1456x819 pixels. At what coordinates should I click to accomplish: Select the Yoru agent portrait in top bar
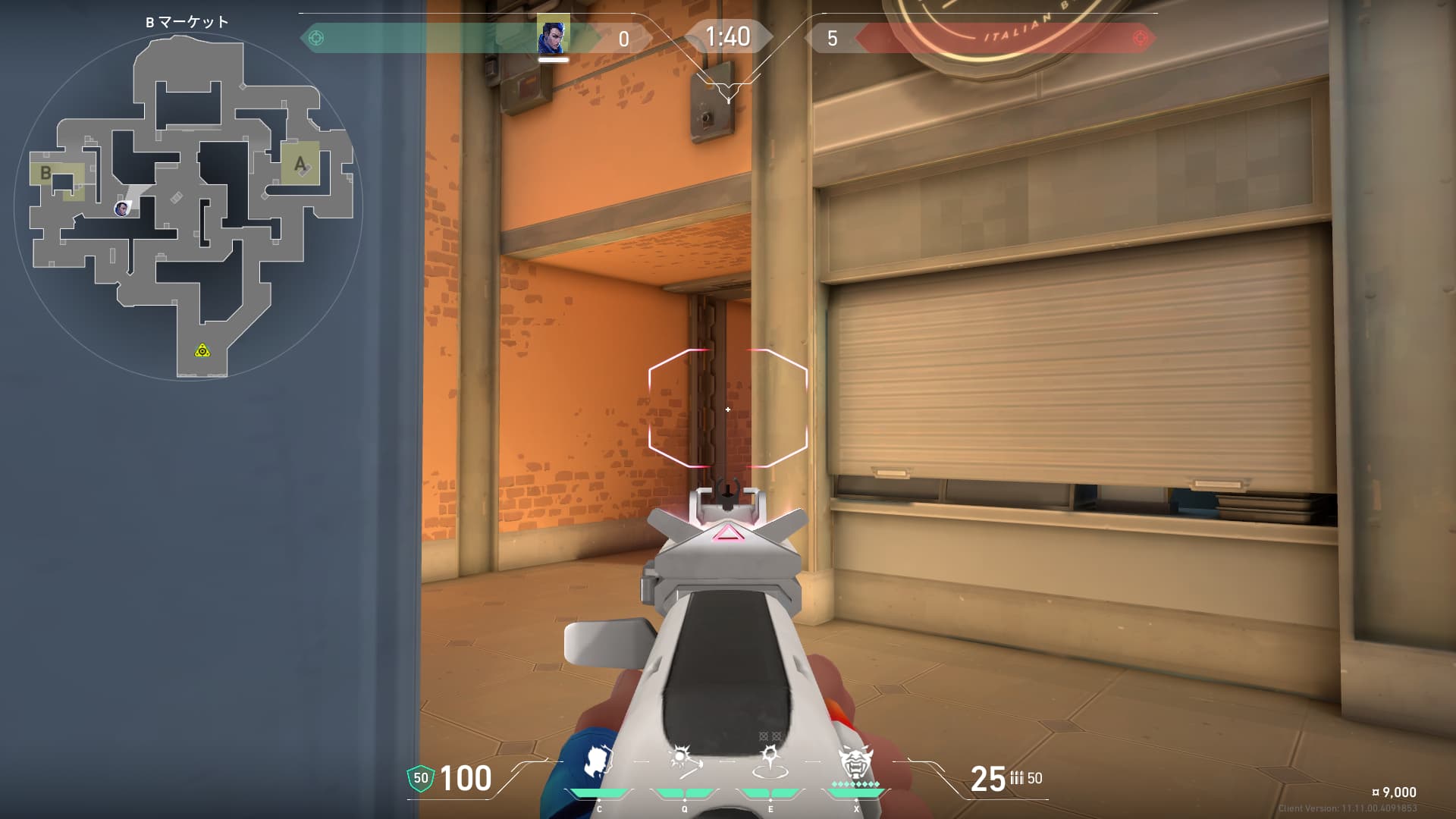pos(553,36)
